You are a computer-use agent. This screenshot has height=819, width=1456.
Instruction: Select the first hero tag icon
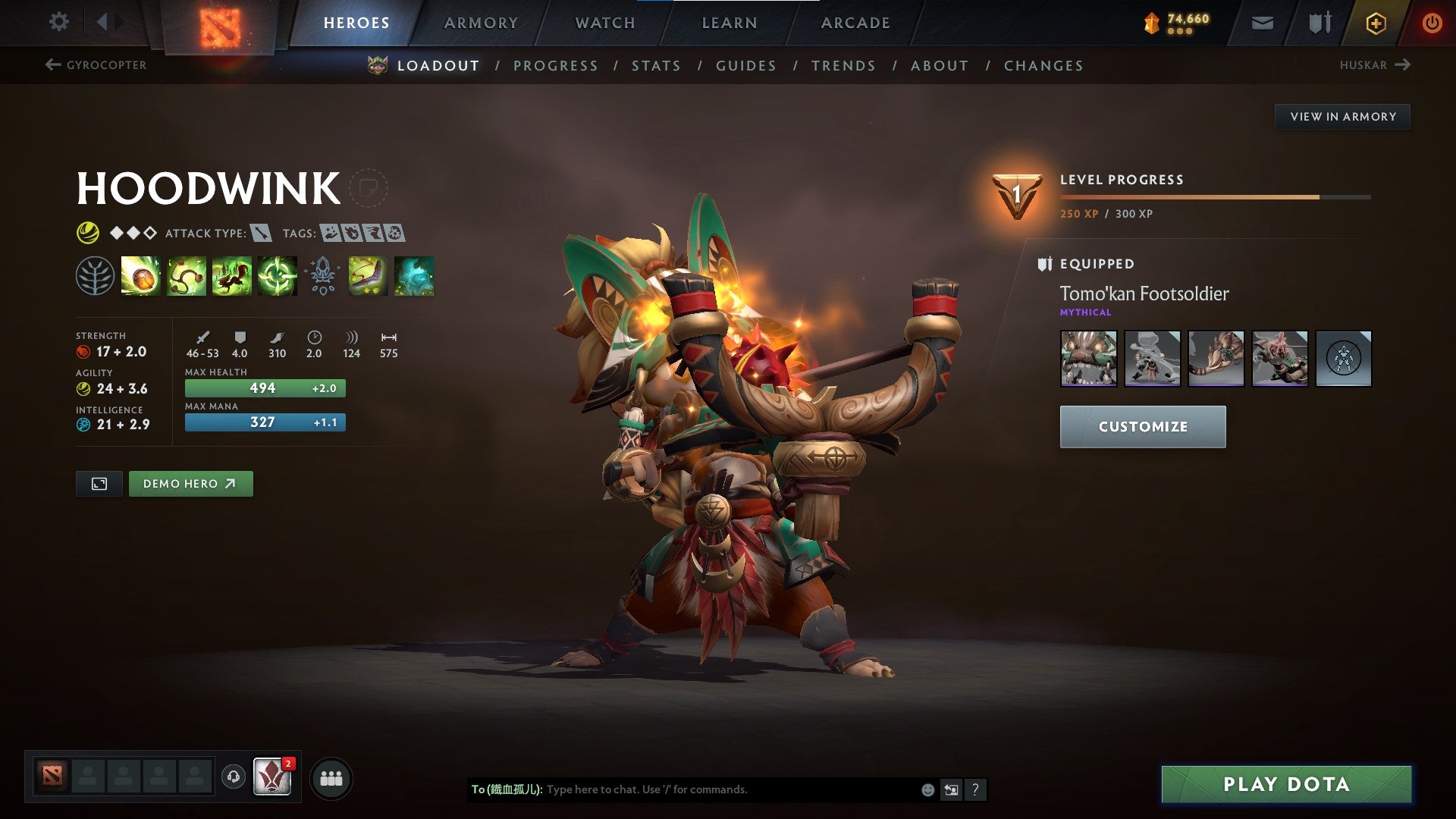(x=329, y=234)
